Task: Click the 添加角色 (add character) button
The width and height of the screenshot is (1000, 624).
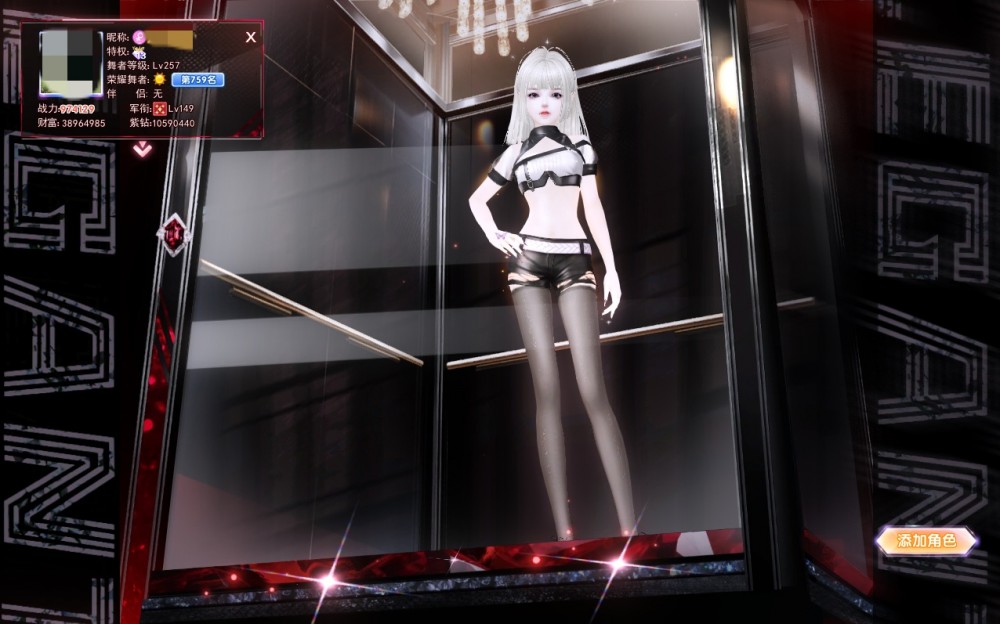Action: (926, 541)
